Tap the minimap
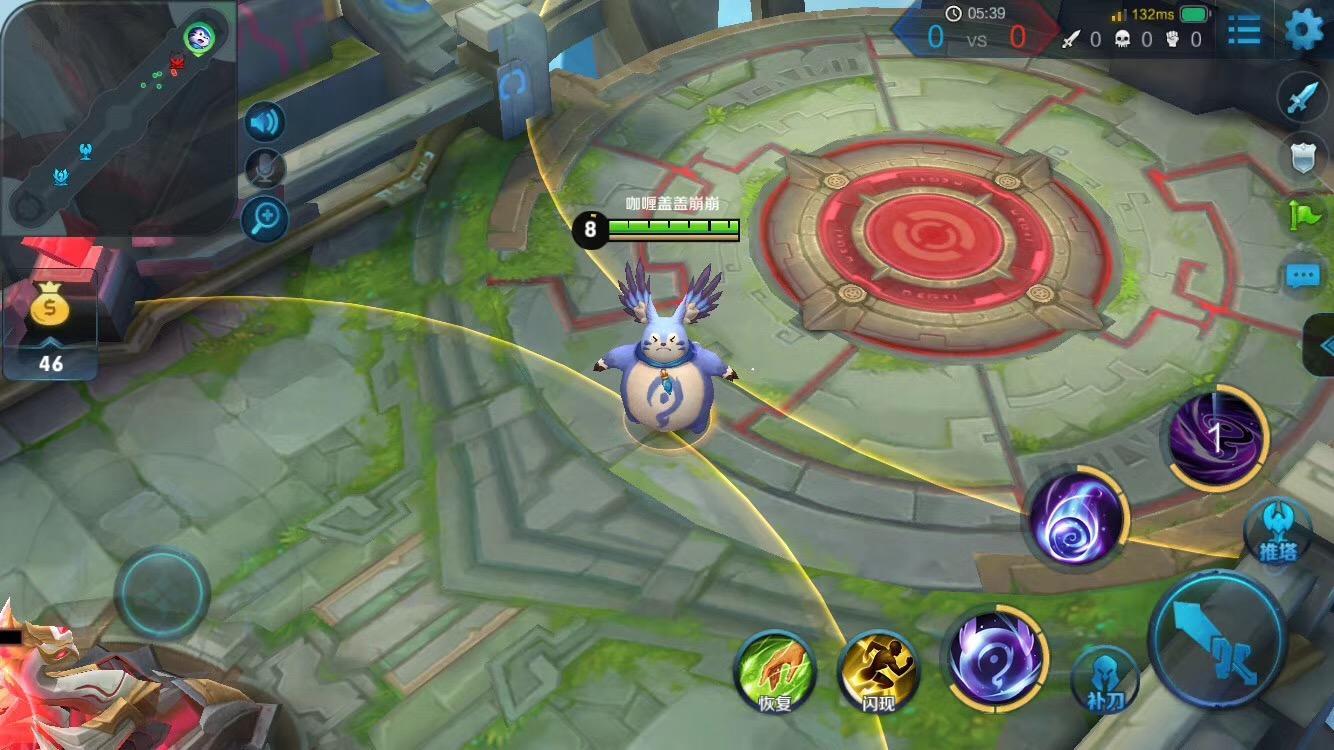 [x=118, y=115]
